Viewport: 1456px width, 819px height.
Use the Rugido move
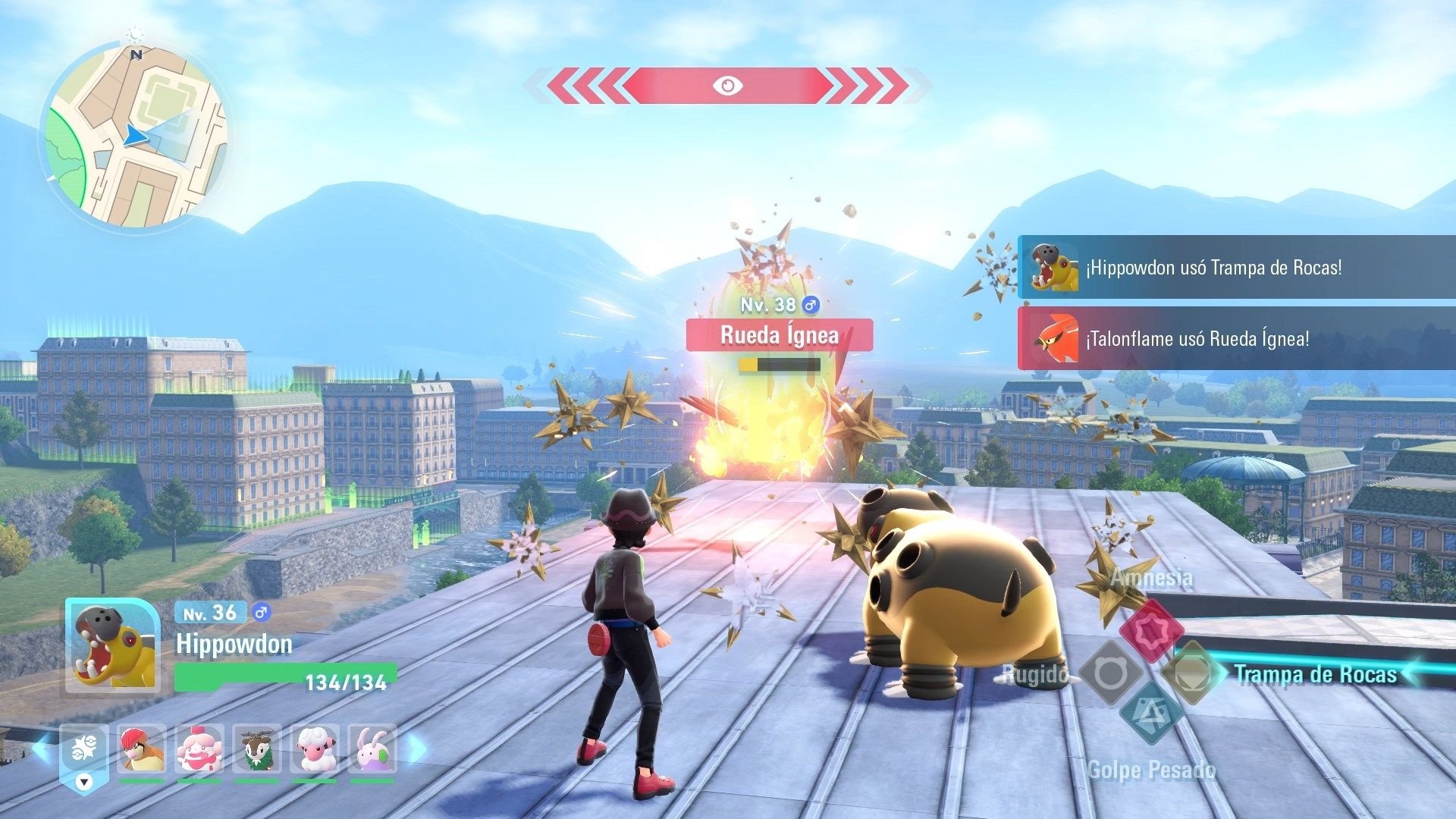(1111, 672)
